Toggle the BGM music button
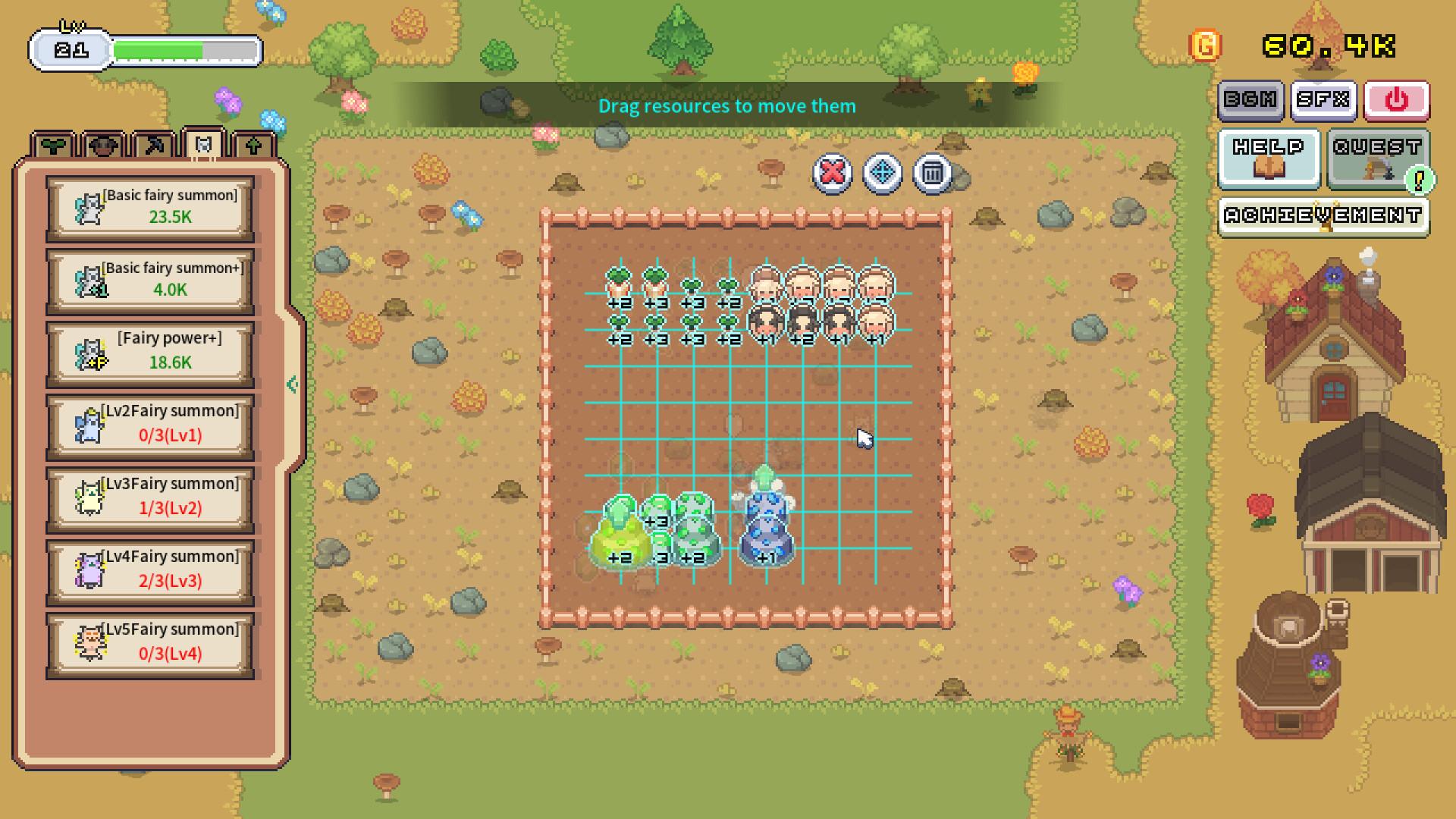 point(1251,99)
